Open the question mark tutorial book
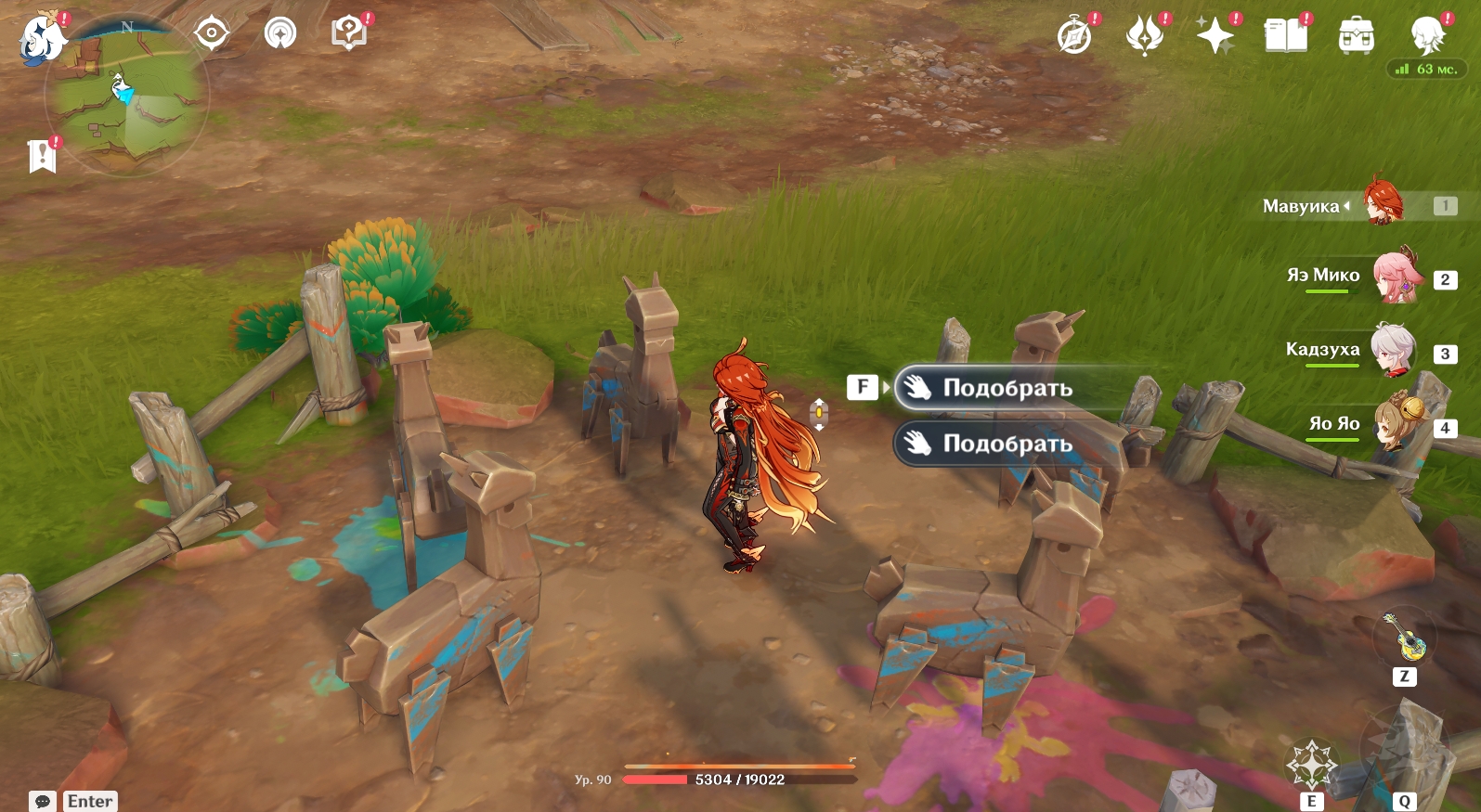1481x812 pixels. [x=349, y=34]
